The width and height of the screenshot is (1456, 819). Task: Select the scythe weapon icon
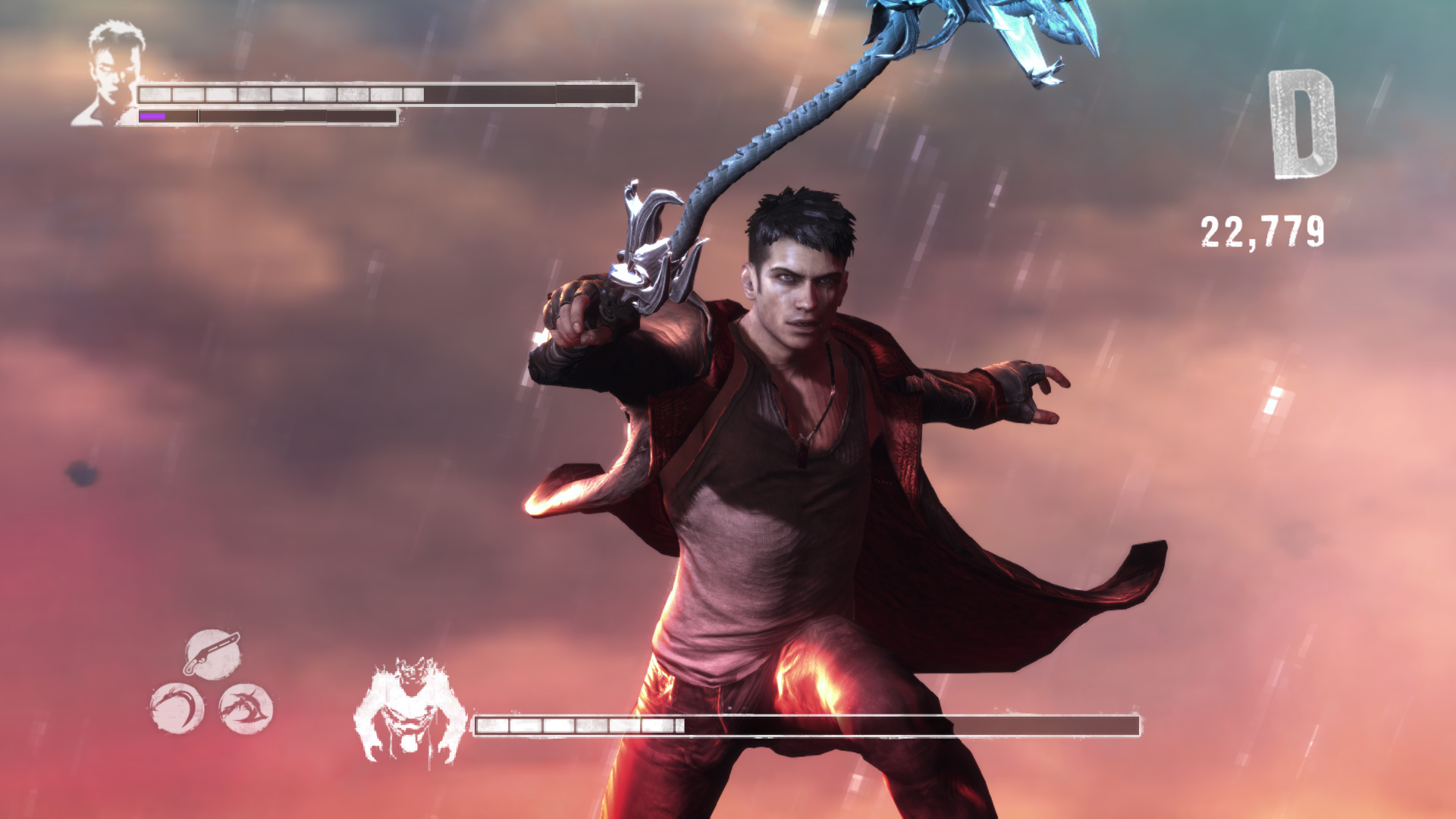[x=177, y=708]
